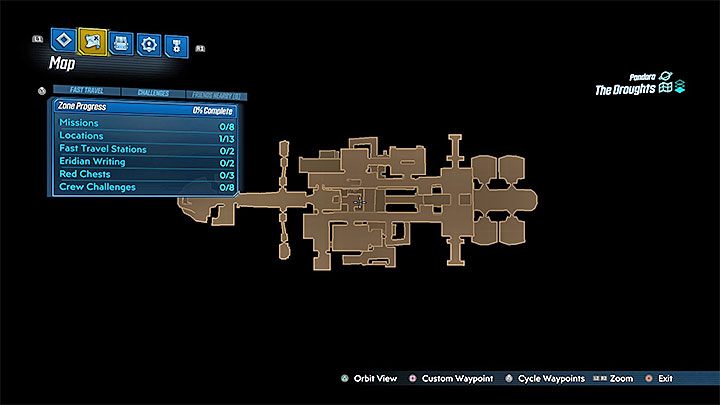Open the inventory backpack tab icon
720x405 pixels.
pos(122,42)
